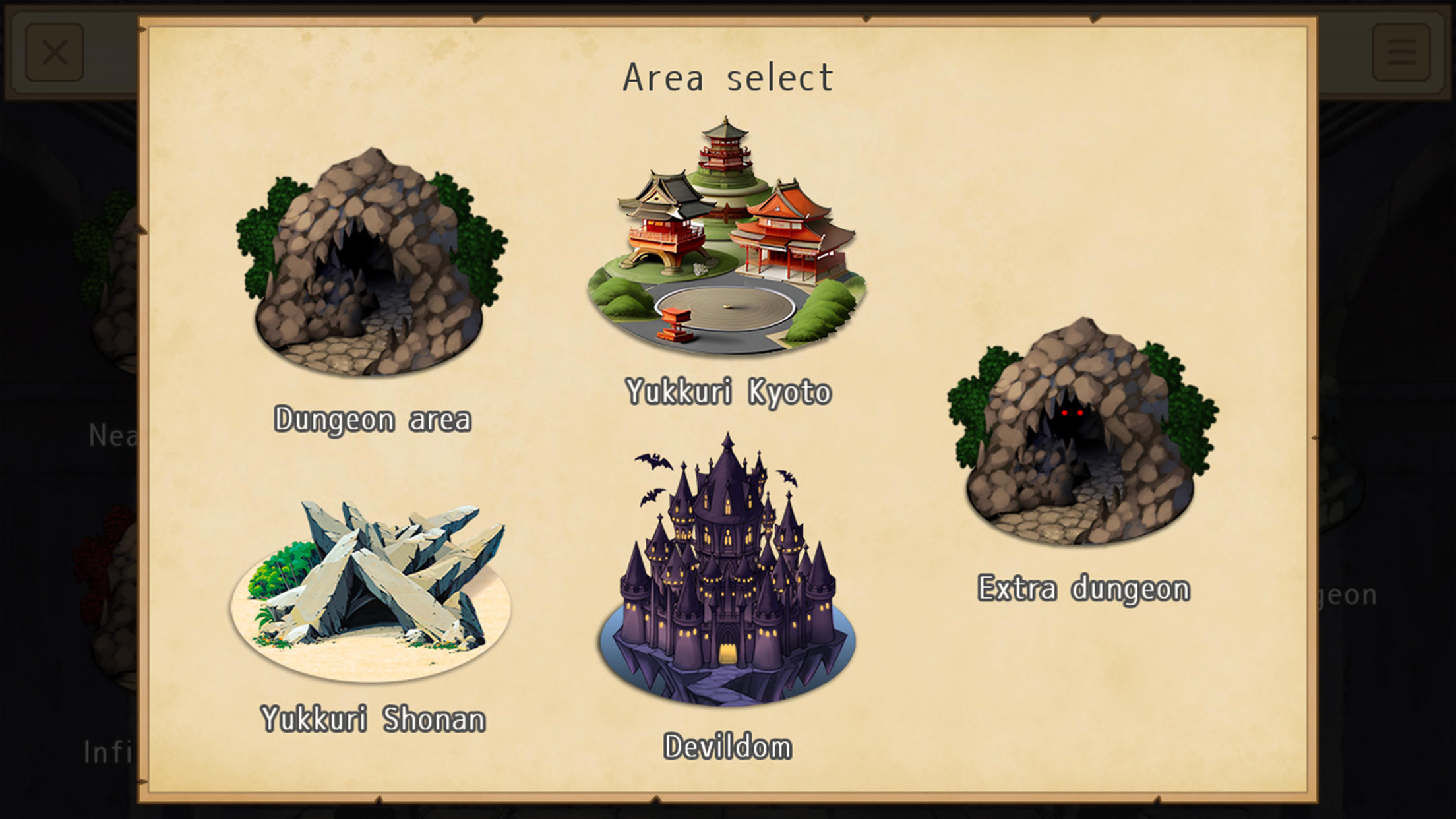Click the Devildom label text
Viewport: 1456px width, 819px height.
[x=728, y=747]
